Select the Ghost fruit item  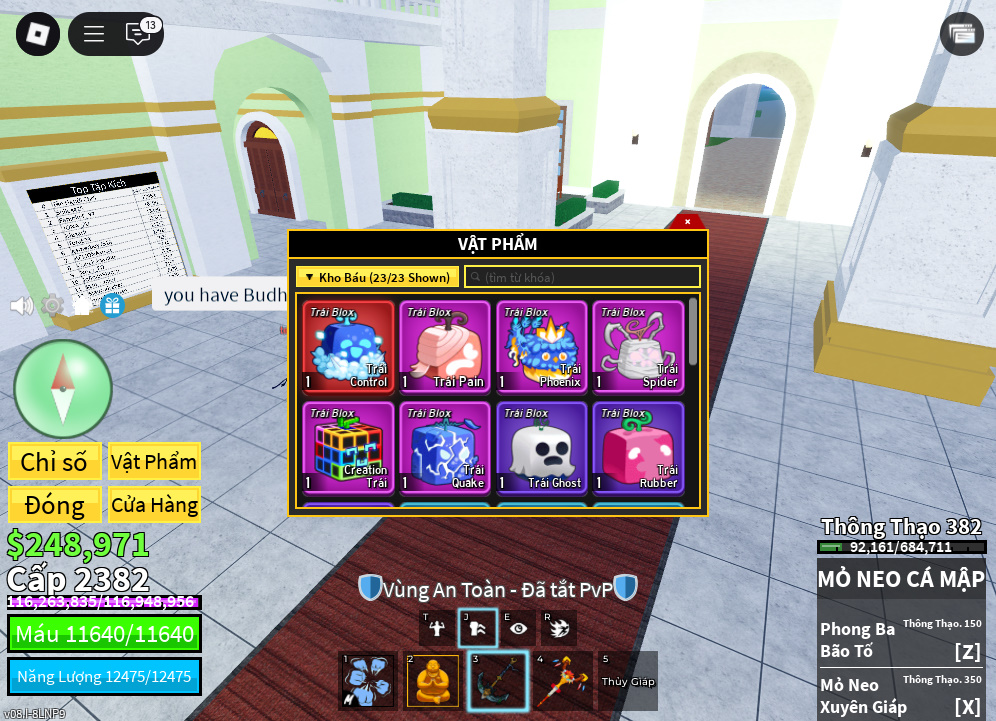pyautogui.click(x=542, y=447)
